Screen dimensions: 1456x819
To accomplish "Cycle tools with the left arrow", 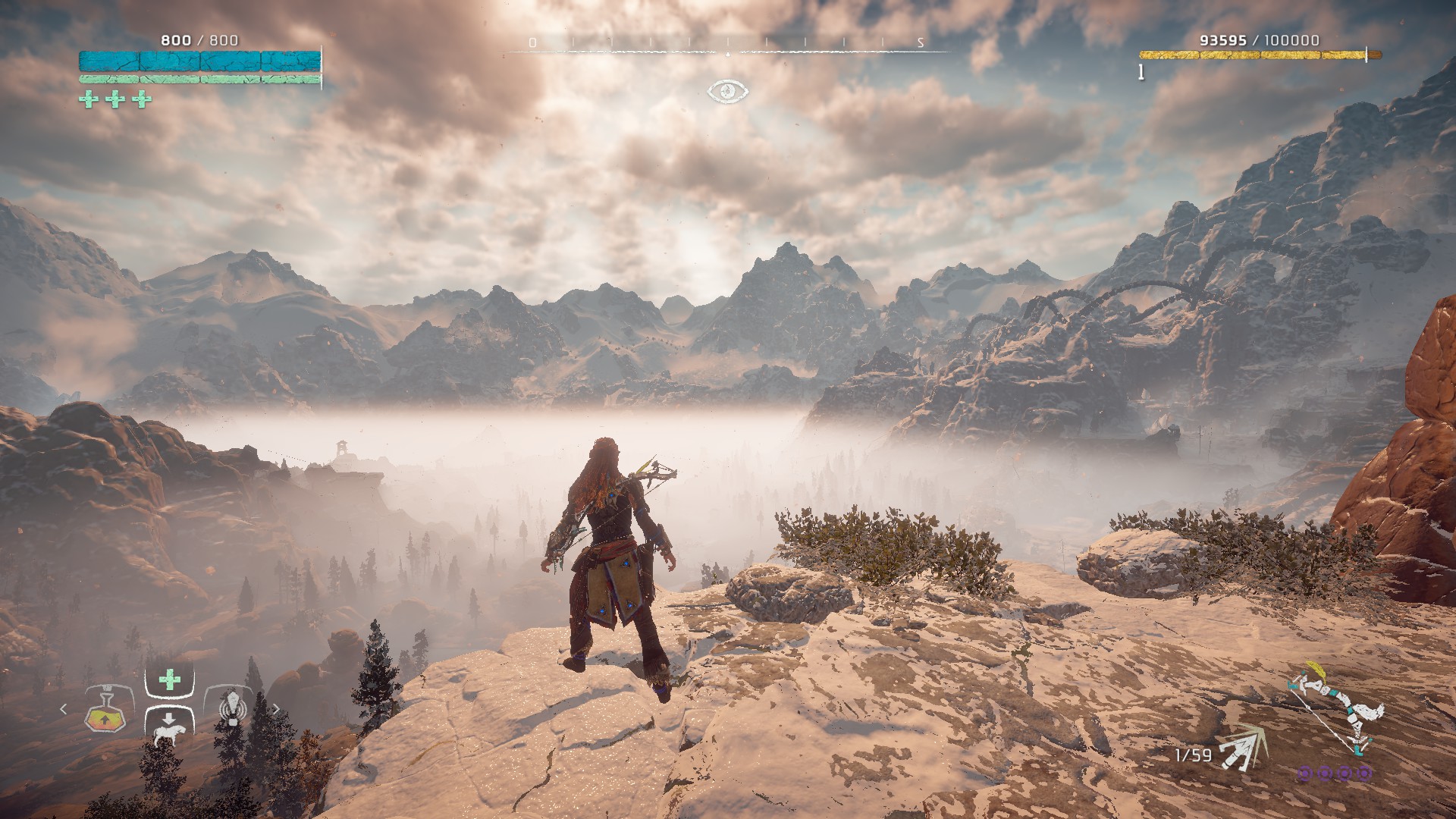I will pos(64,709).
